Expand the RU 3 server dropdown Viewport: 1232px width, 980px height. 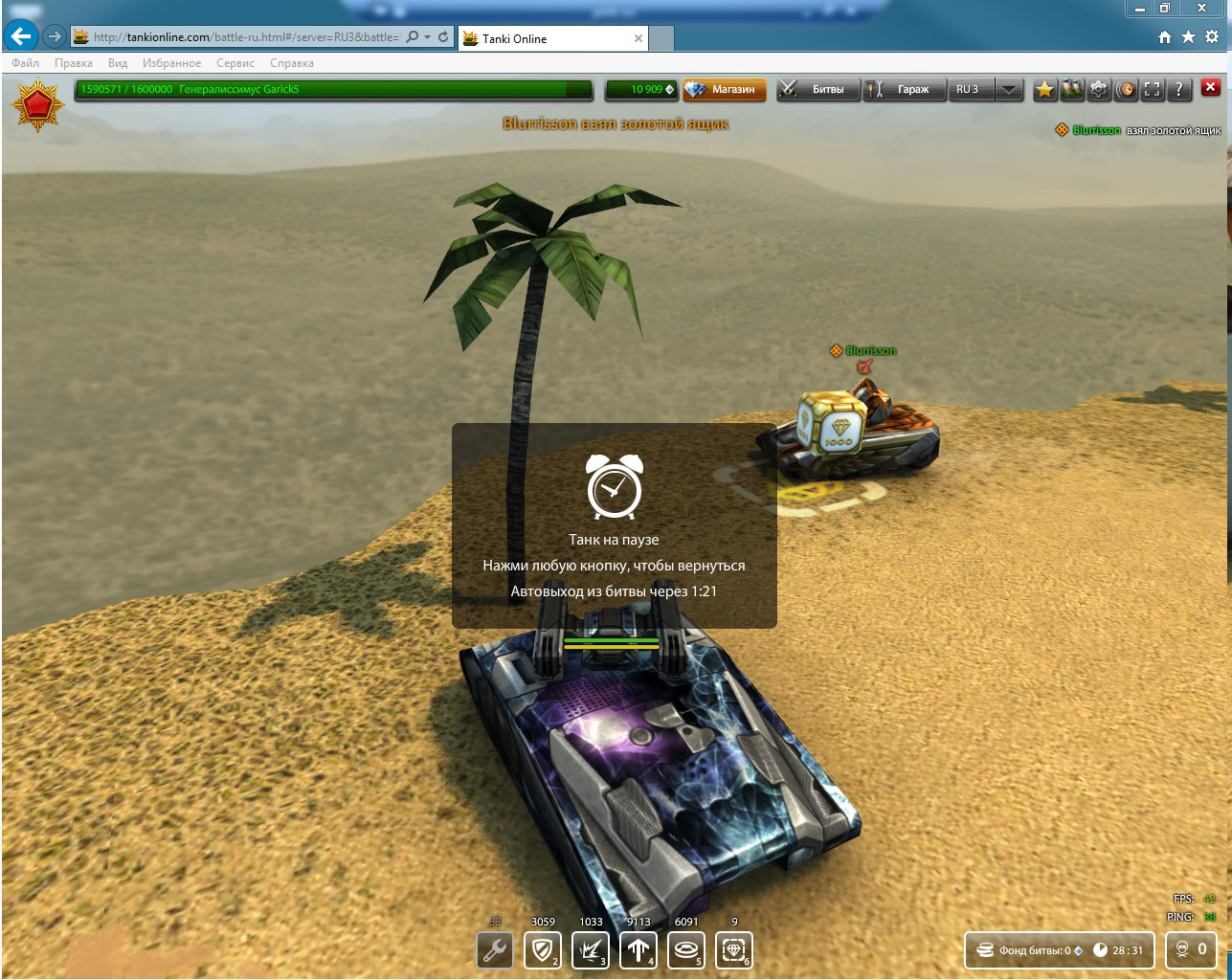click(x=1009, y=89)
